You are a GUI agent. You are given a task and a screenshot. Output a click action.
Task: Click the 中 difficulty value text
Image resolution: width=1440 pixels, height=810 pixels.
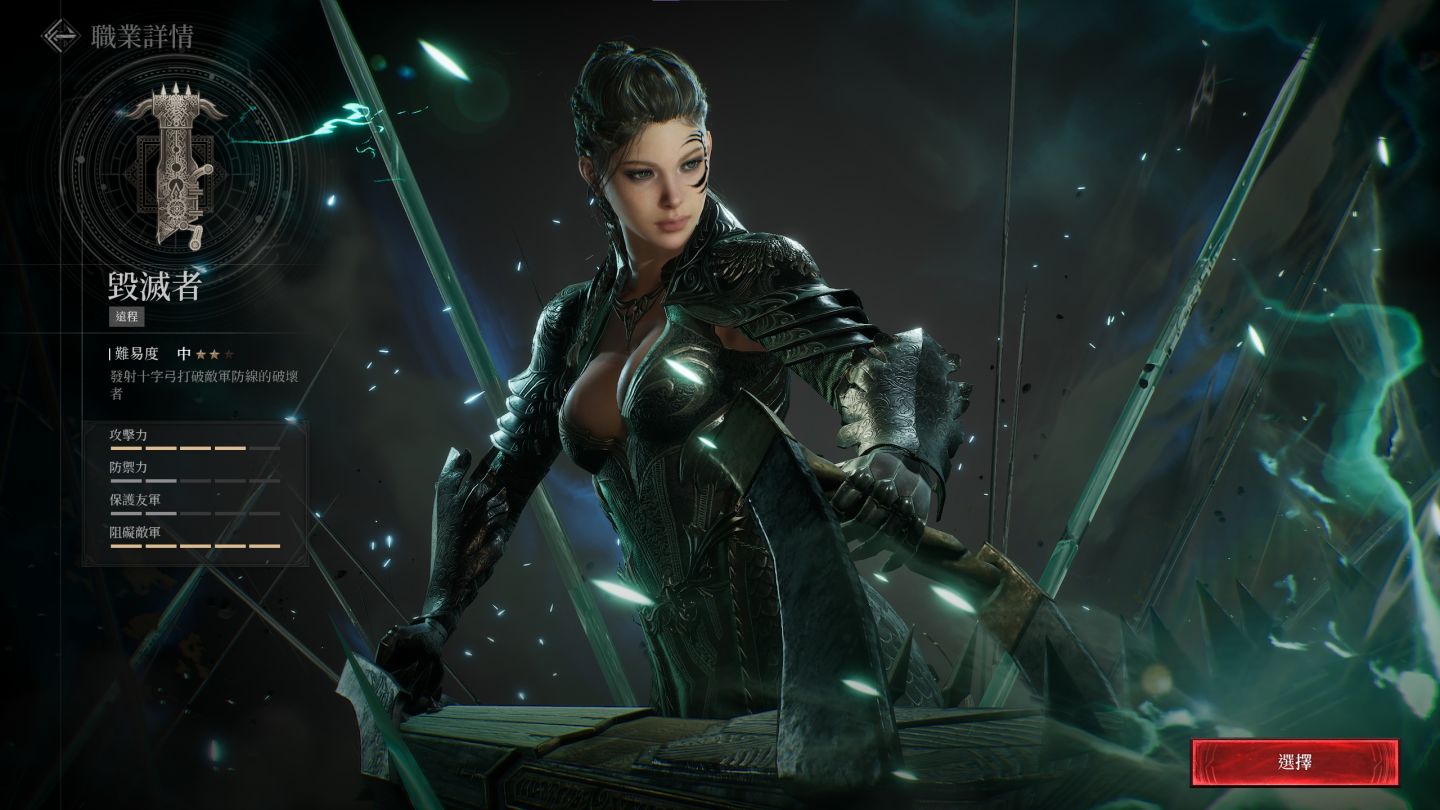pyautogui.click(x=186, y=353)
